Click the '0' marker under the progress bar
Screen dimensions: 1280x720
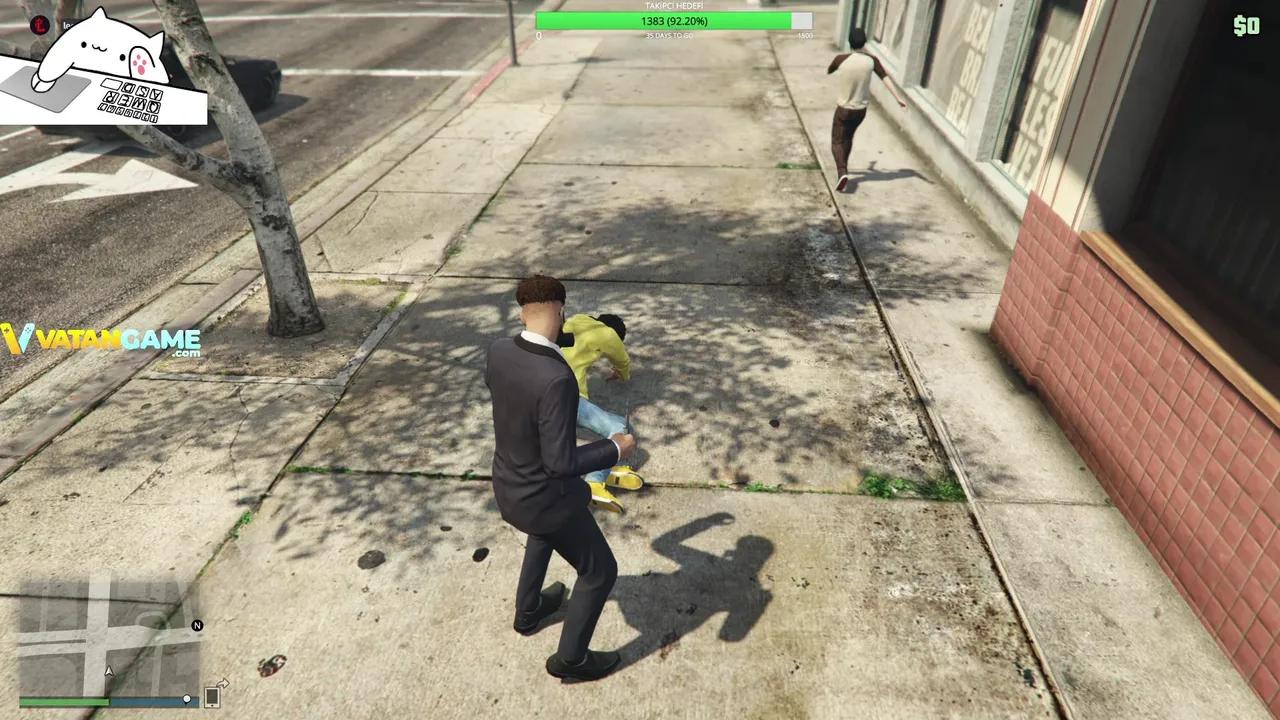[538, 35]
